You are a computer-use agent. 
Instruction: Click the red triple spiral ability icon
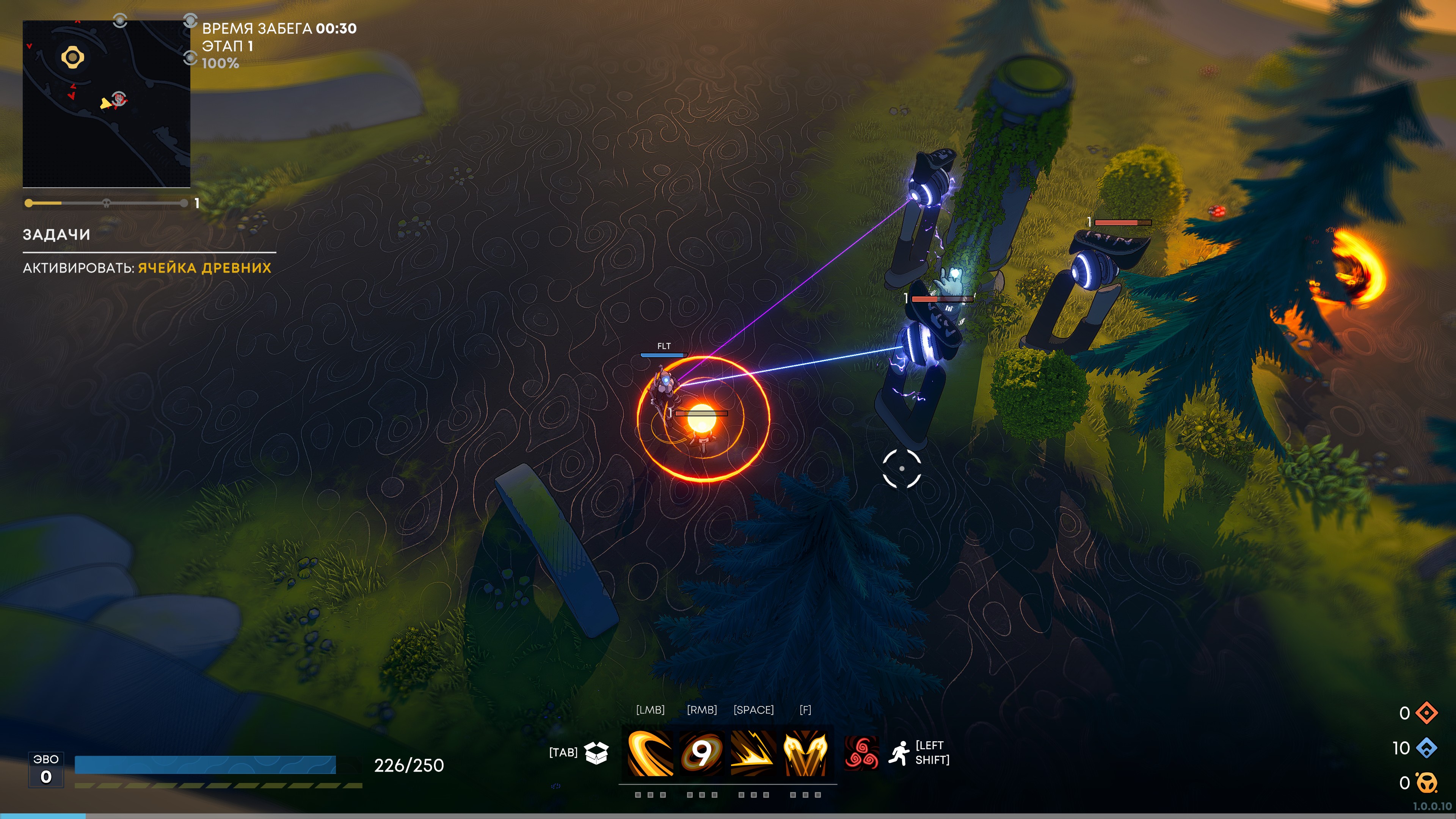click(x=861, y=753)
